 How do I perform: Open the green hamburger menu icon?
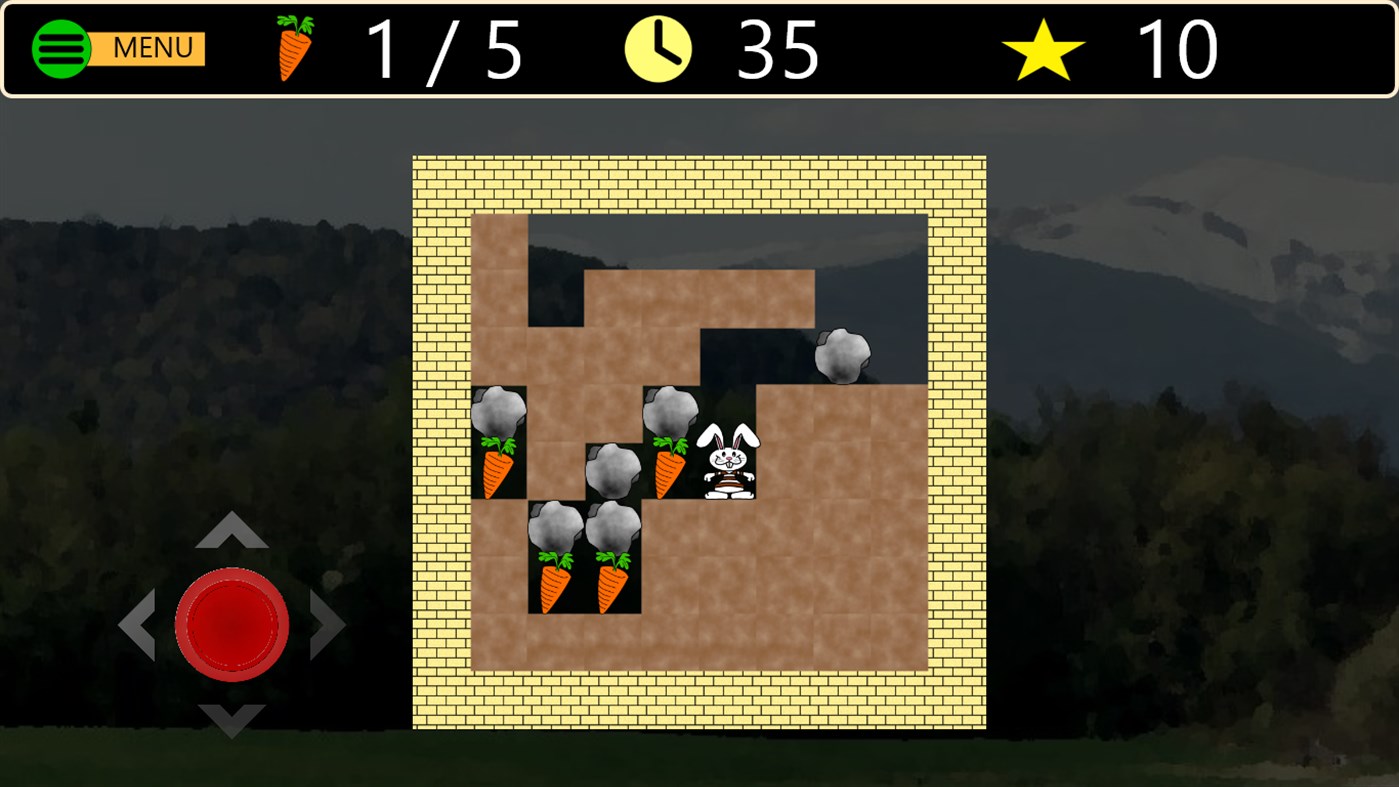point(61,47)
